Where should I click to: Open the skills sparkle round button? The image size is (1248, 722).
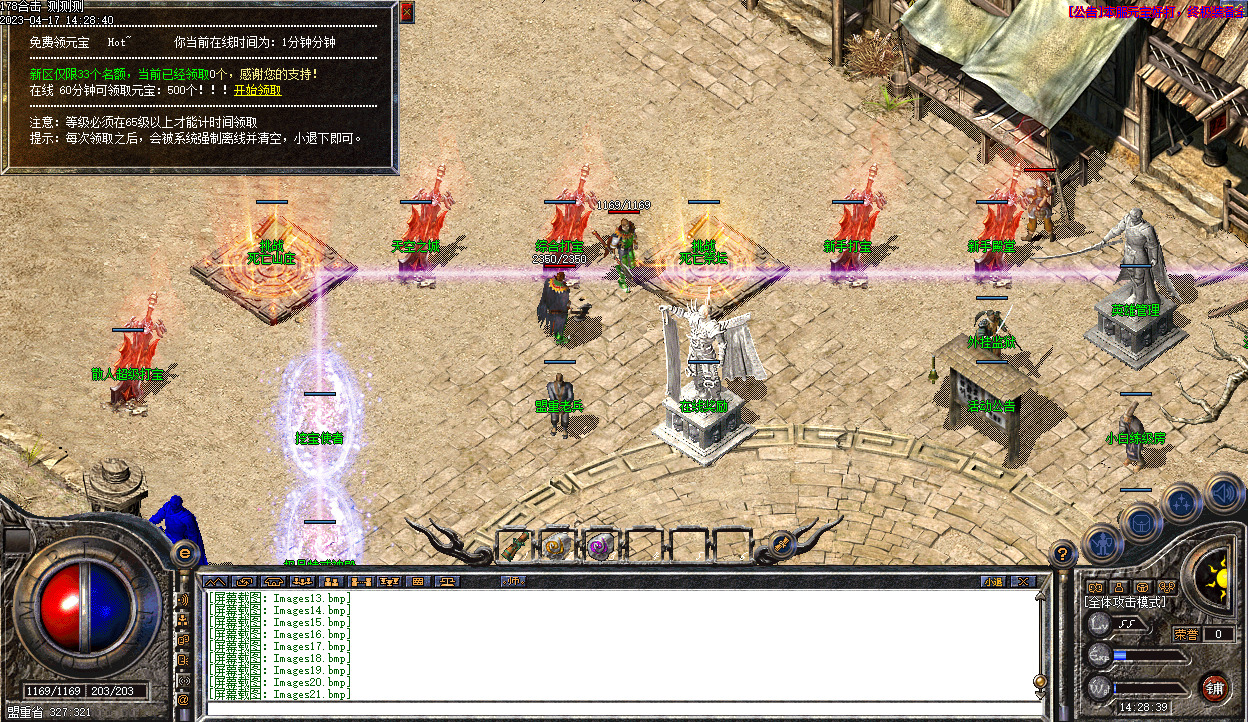click(x=1182, y=502)
